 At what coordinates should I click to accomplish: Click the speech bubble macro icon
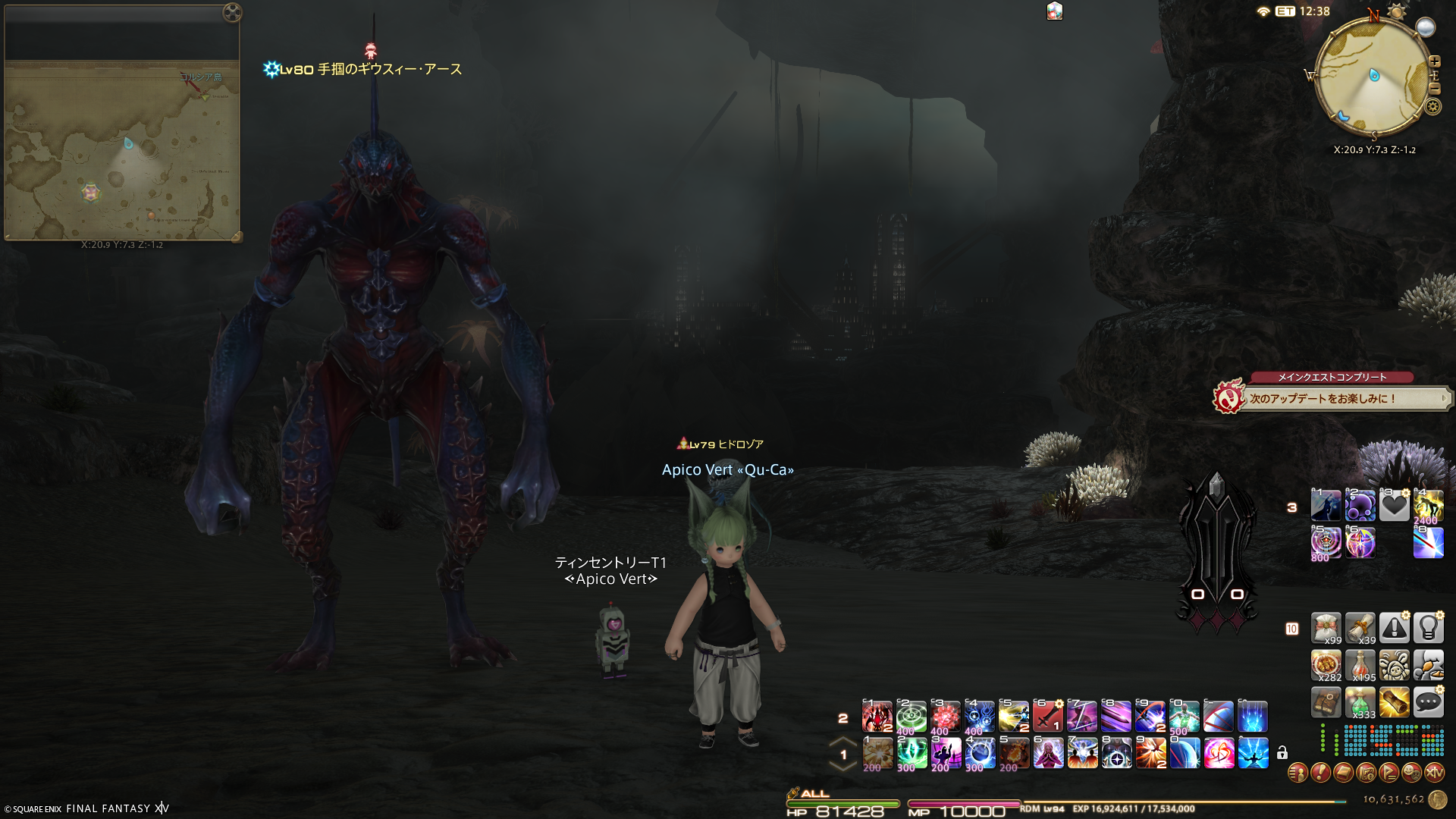click(x=1428, y=702)
